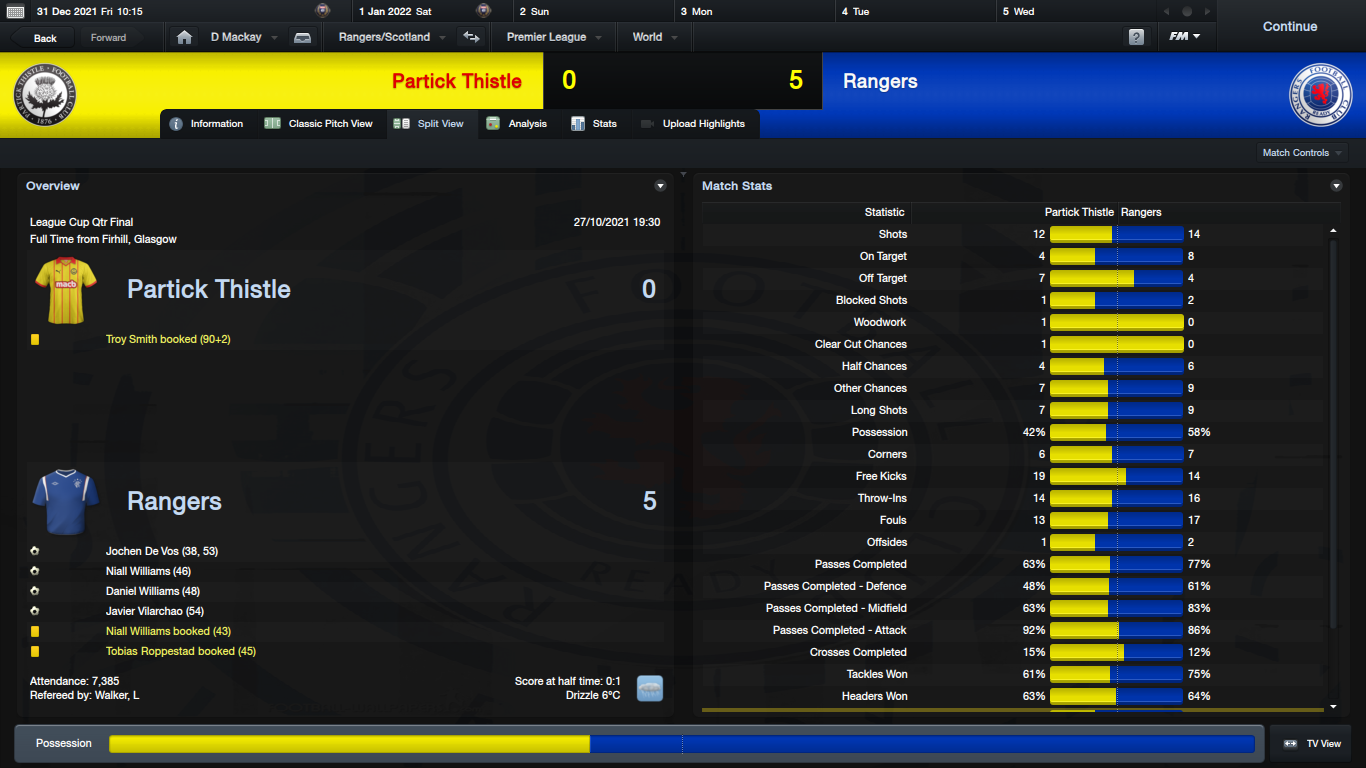The width and height of the screenshot is (1366, 768).
Task: Switch to Classic Pitch View tab
Action: (319, 124)
